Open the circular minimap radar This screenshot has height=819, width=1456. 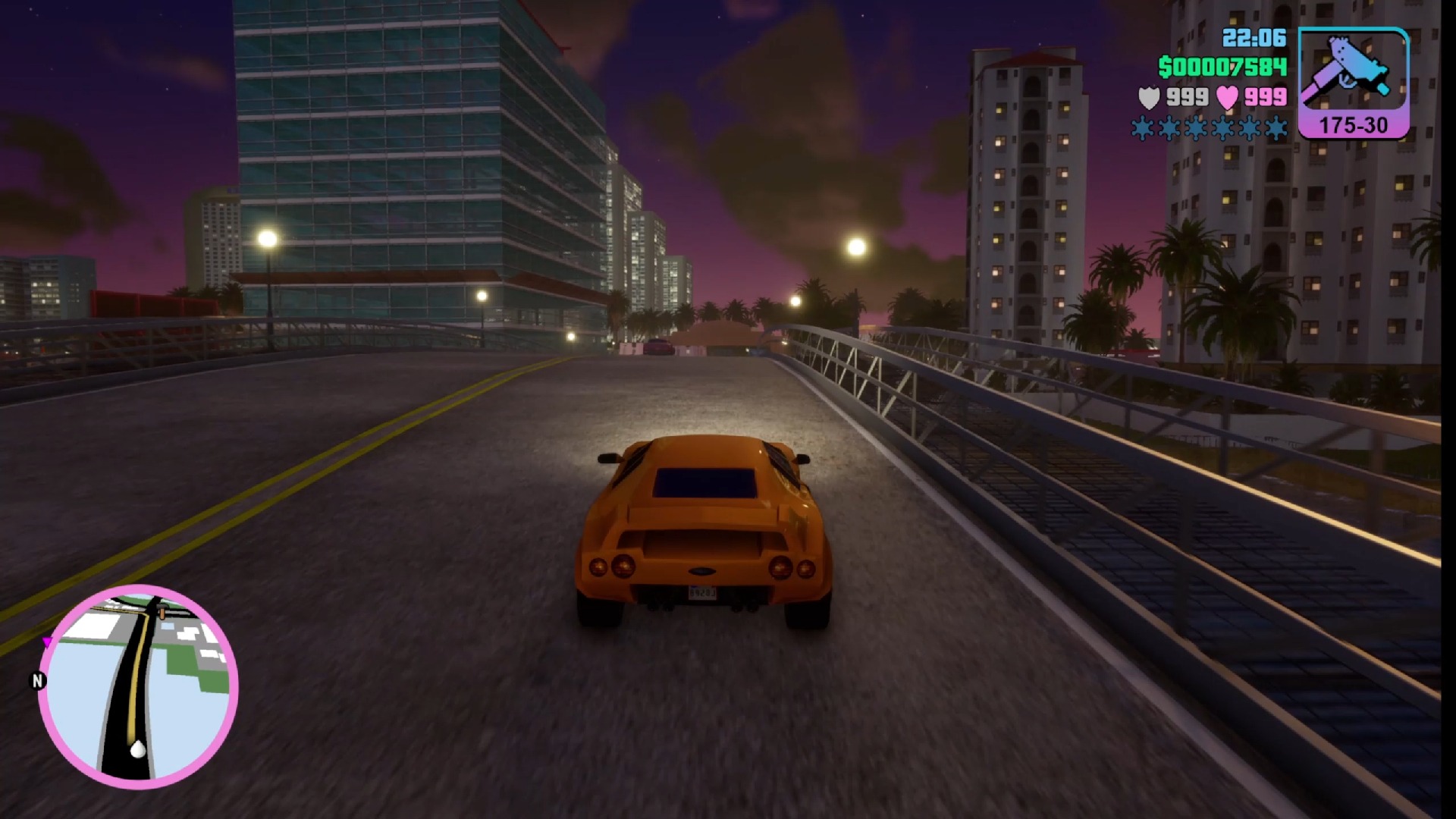[138, 686]
